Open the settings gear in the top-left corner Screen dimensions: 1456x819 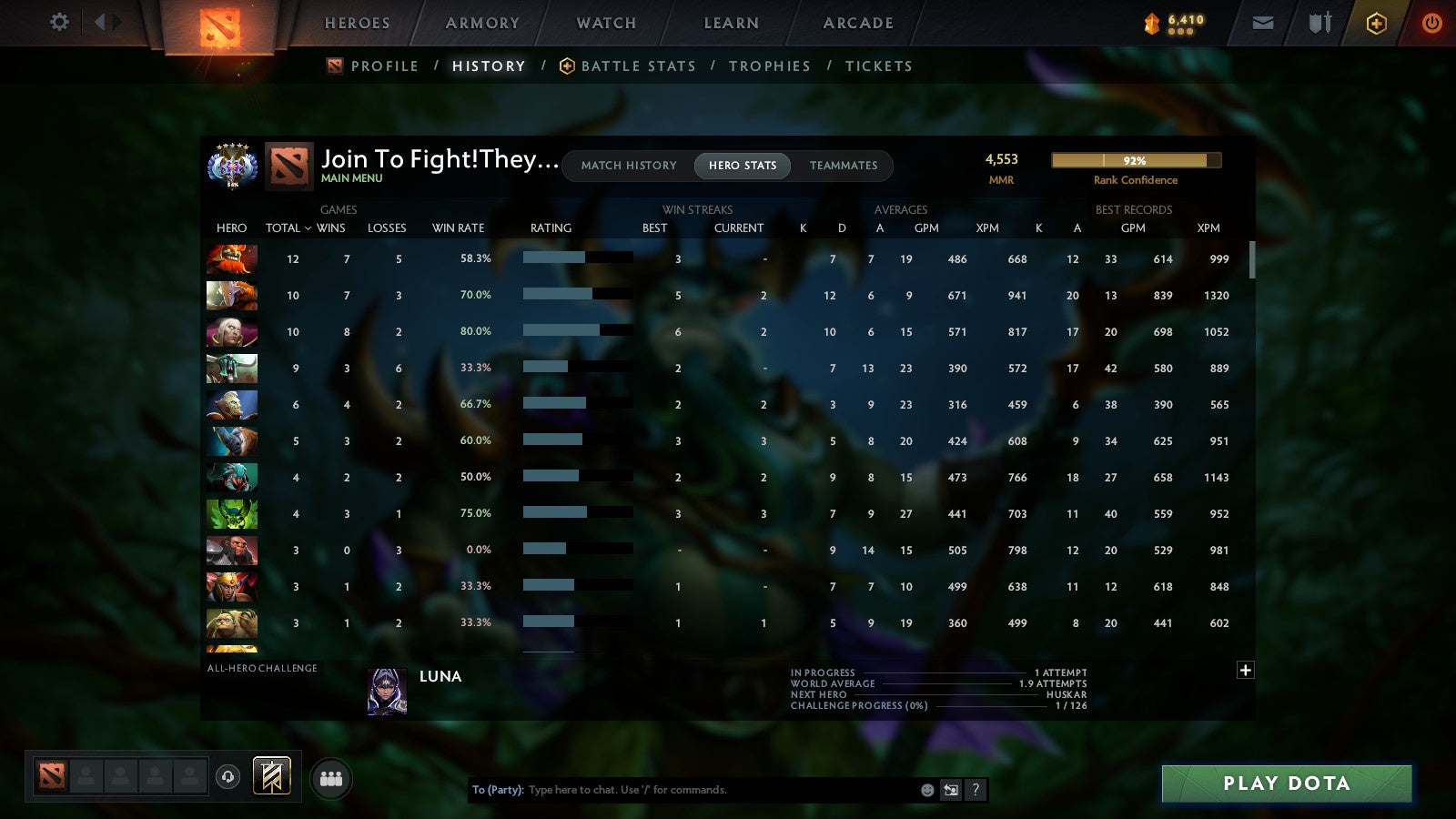pyautogui.click(x=58, y=23)
